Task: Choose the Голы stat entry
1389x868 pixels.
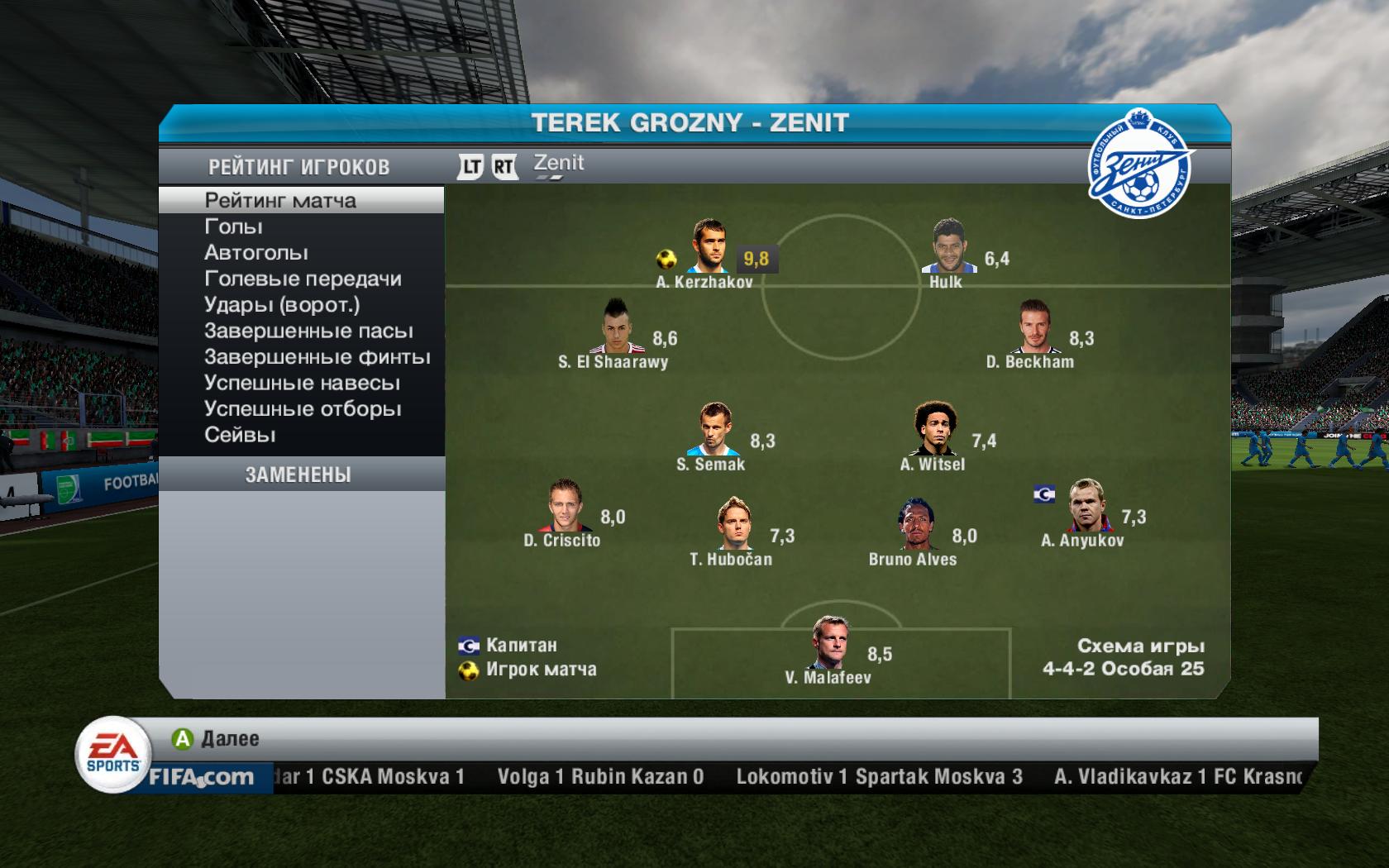Action: tap(233, 227)
